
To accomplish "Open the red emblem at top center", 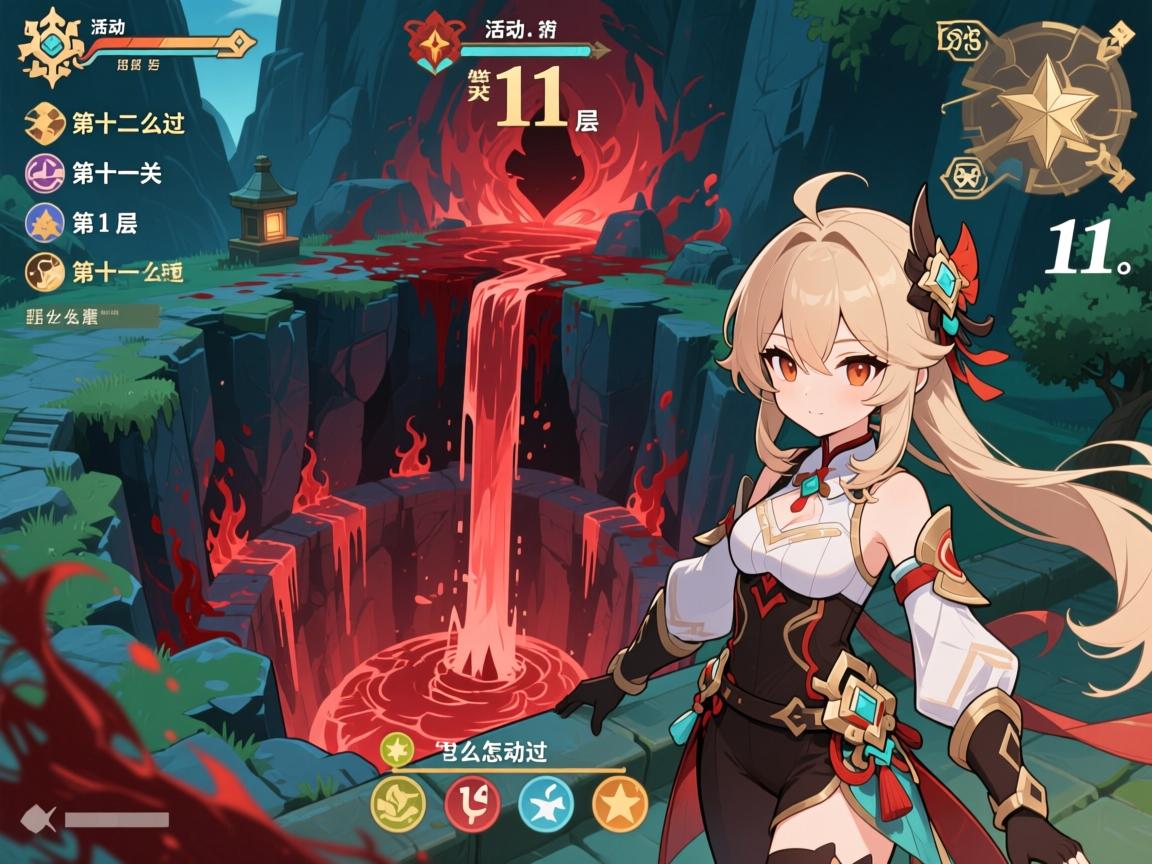I will (x=434, y=43).
